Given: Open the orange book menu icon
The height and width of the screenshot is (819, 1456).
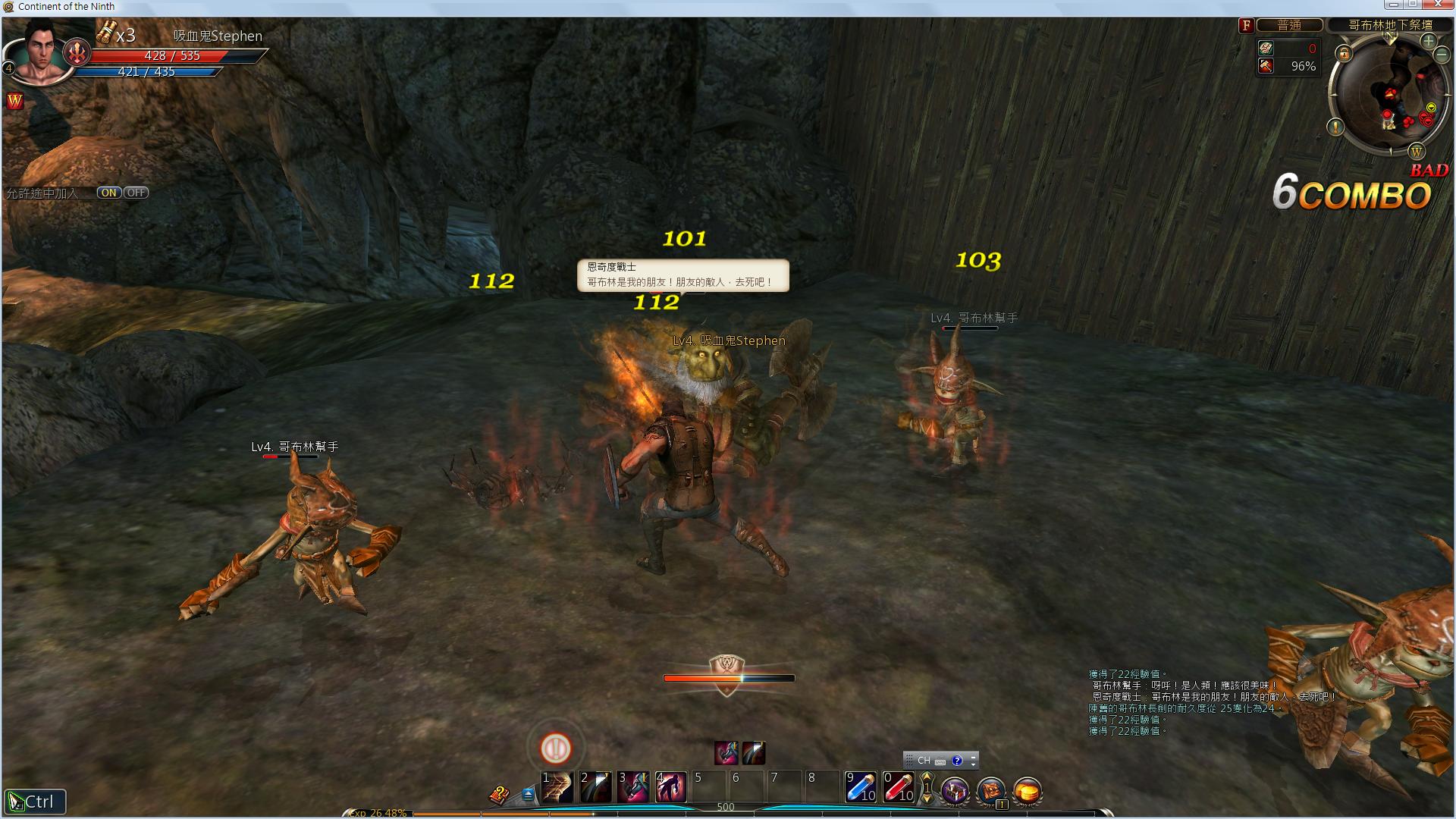Looking at the screenshot, I should tap(991, 791).
